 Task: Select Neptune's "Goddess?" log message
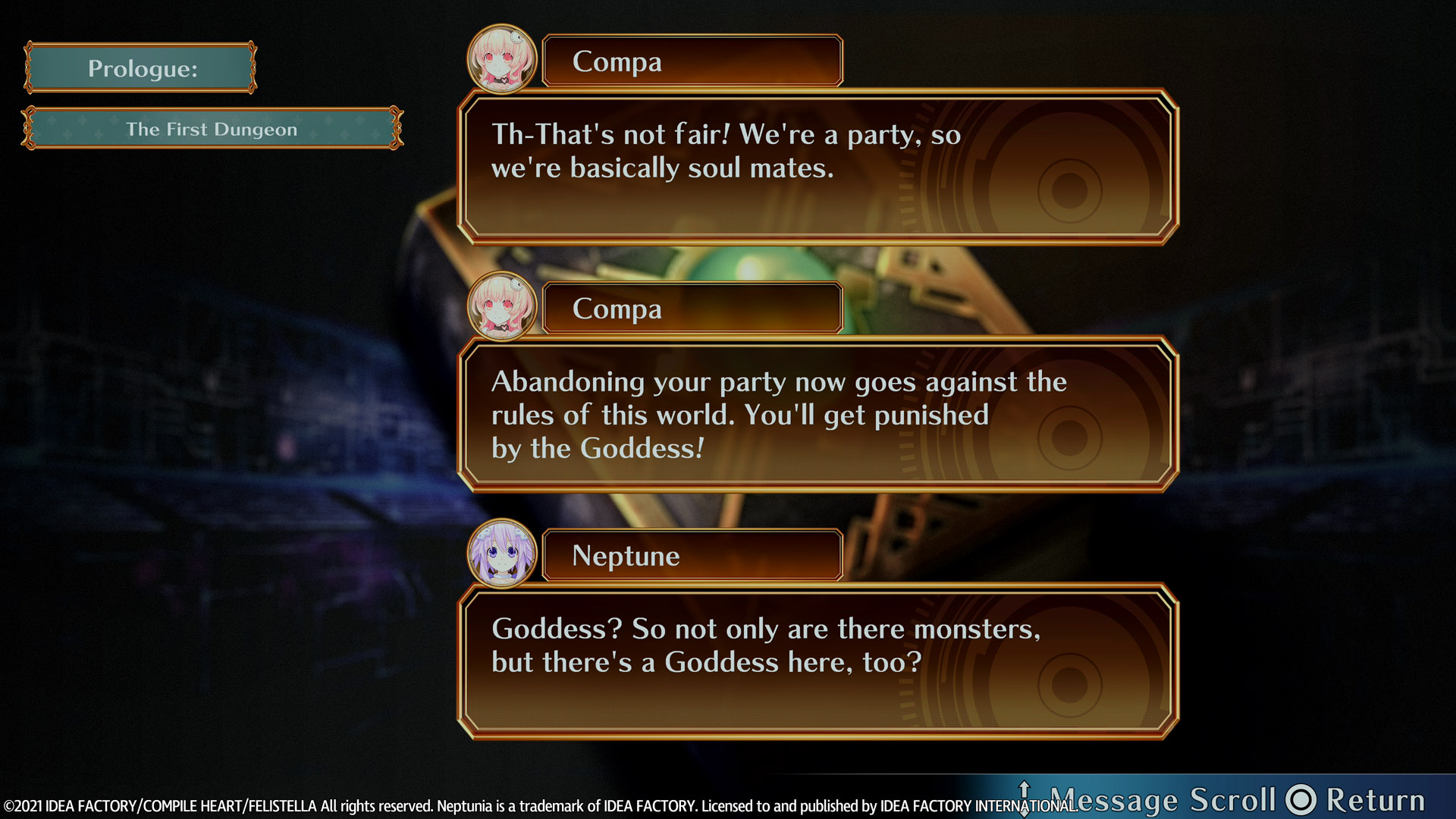817,661
